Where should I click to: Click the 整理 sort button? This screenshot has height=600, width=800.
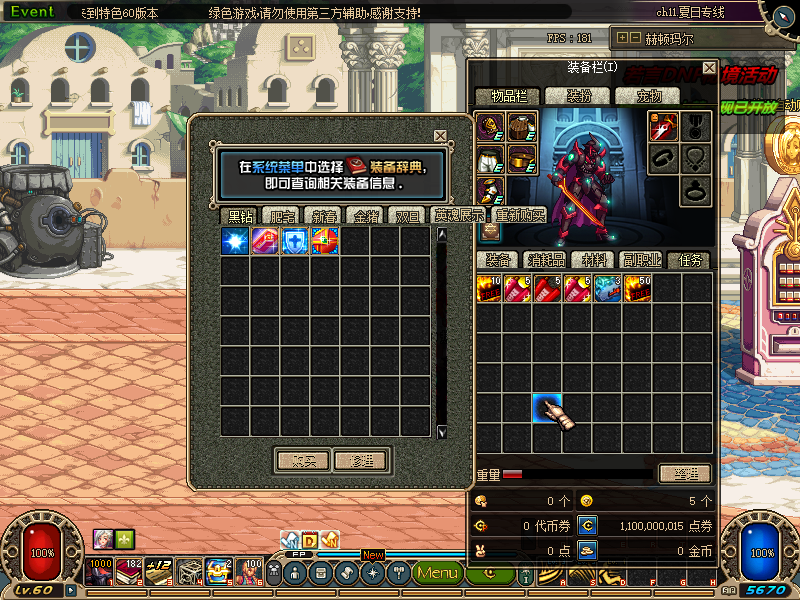(684, 473)
